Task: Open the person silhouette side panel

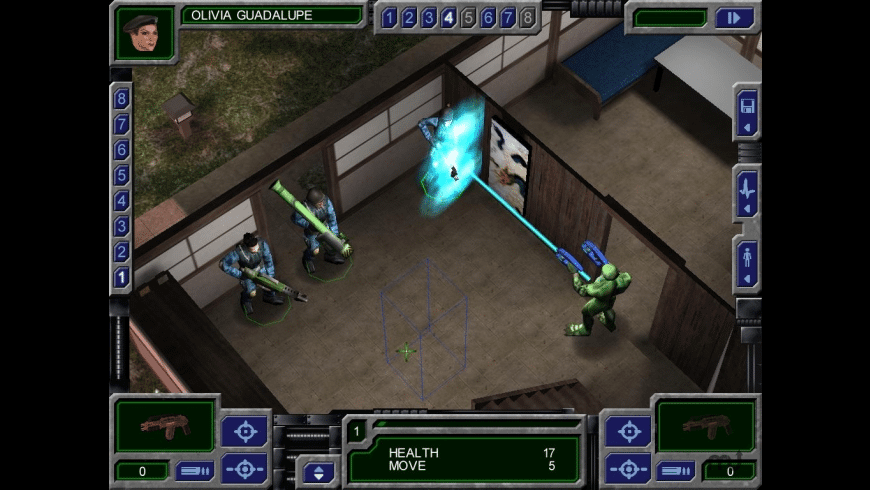Action: point(747,266)
